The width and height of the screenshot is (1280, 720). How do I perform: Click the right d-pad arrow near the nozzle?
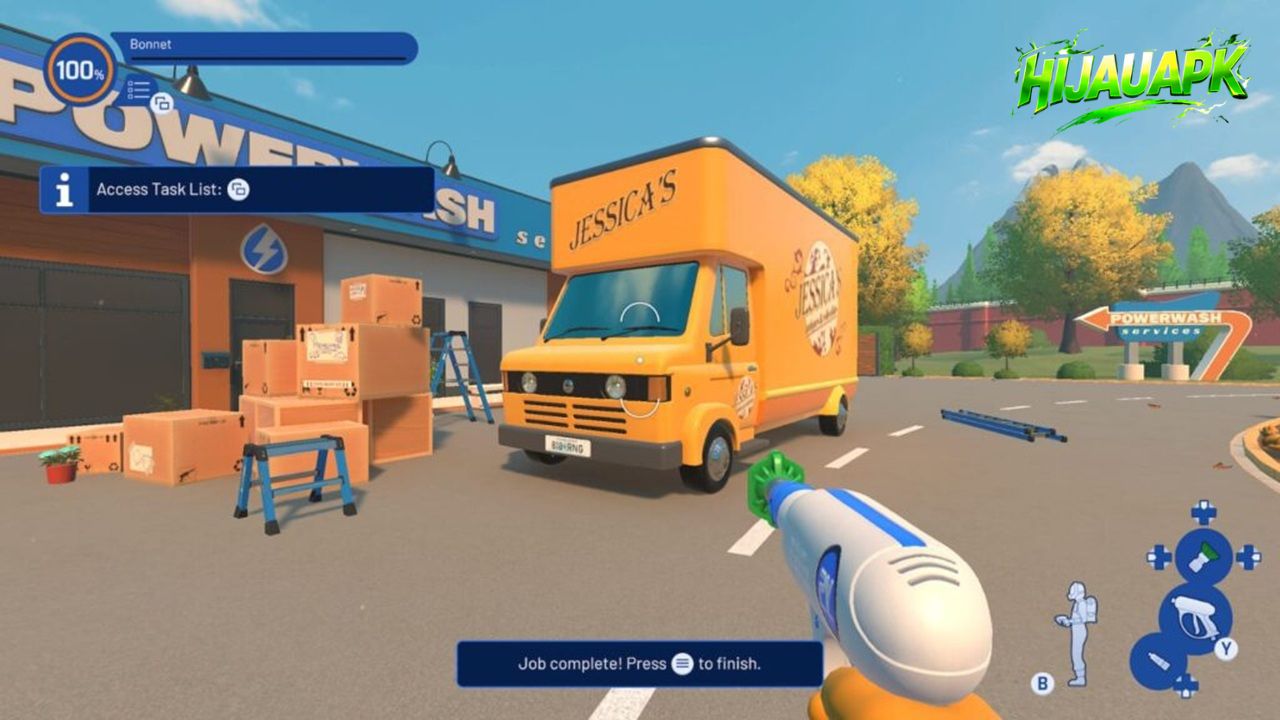click(x=1249, y=557)
